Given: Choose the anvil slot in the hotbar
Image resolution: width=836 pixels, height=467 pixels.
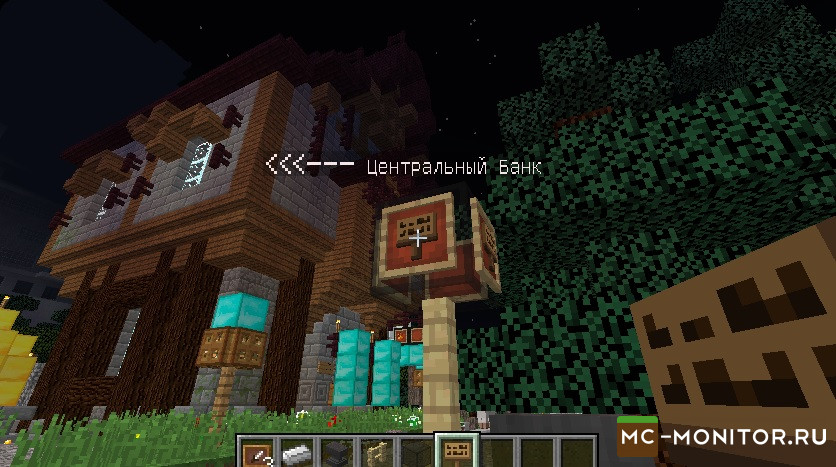Looking at the screenshot, I should pos(335,453).
